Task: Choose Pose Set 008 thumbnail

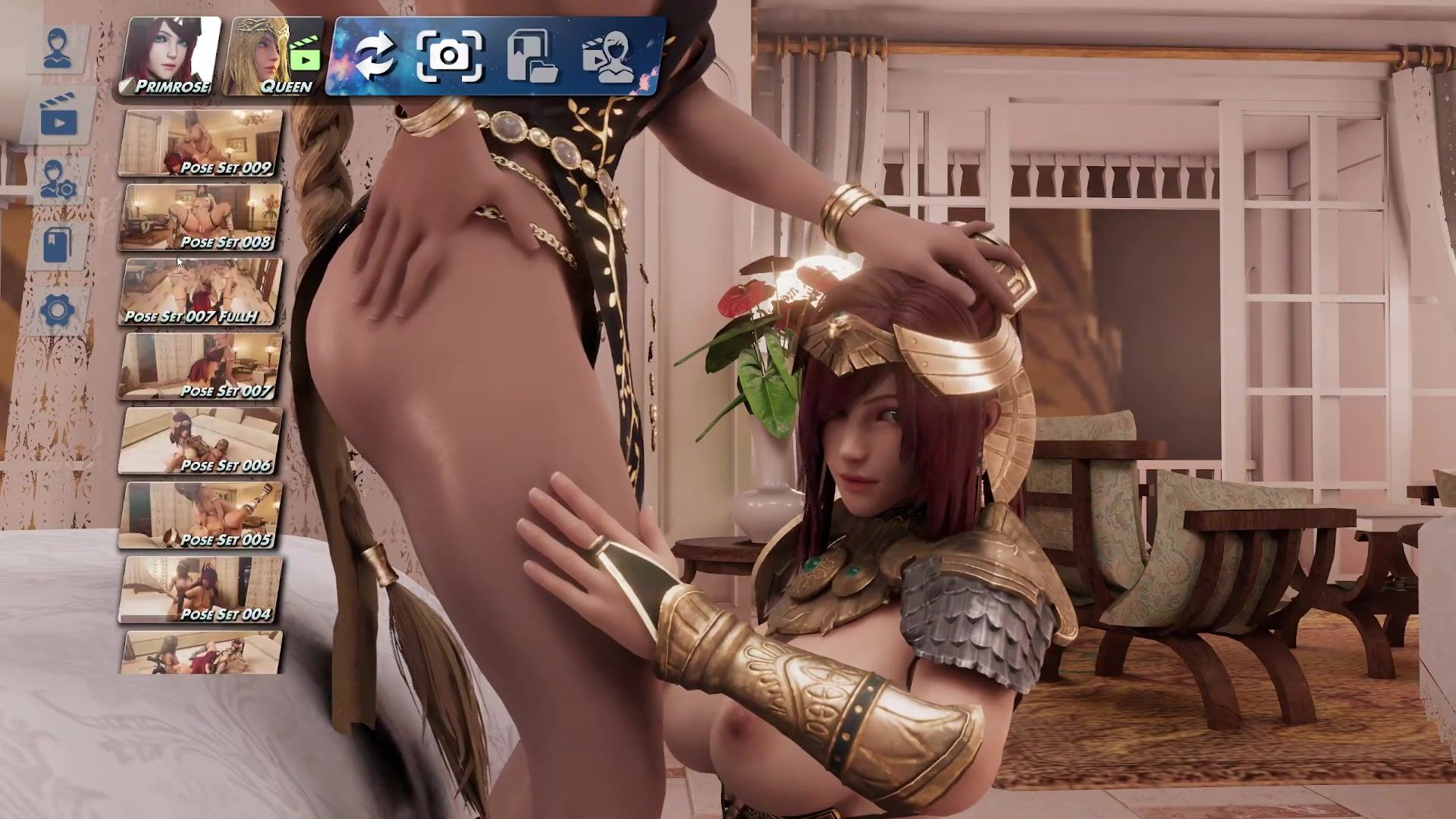Action: tap(201, 218)
